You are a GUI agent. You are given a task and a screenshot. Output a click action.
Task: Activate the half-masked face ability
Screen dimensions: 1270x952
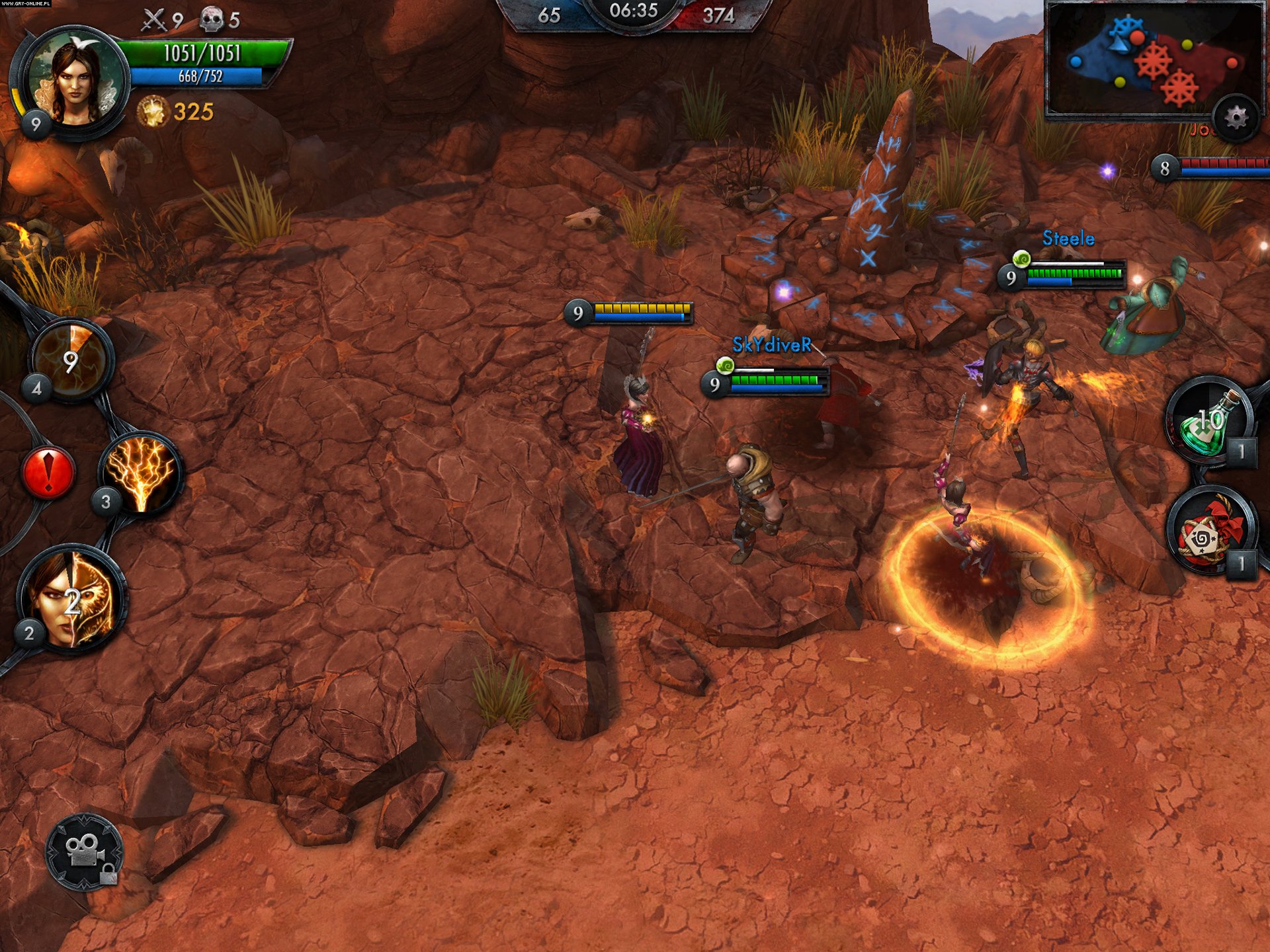pyautogui.click(x=73, y=600)
